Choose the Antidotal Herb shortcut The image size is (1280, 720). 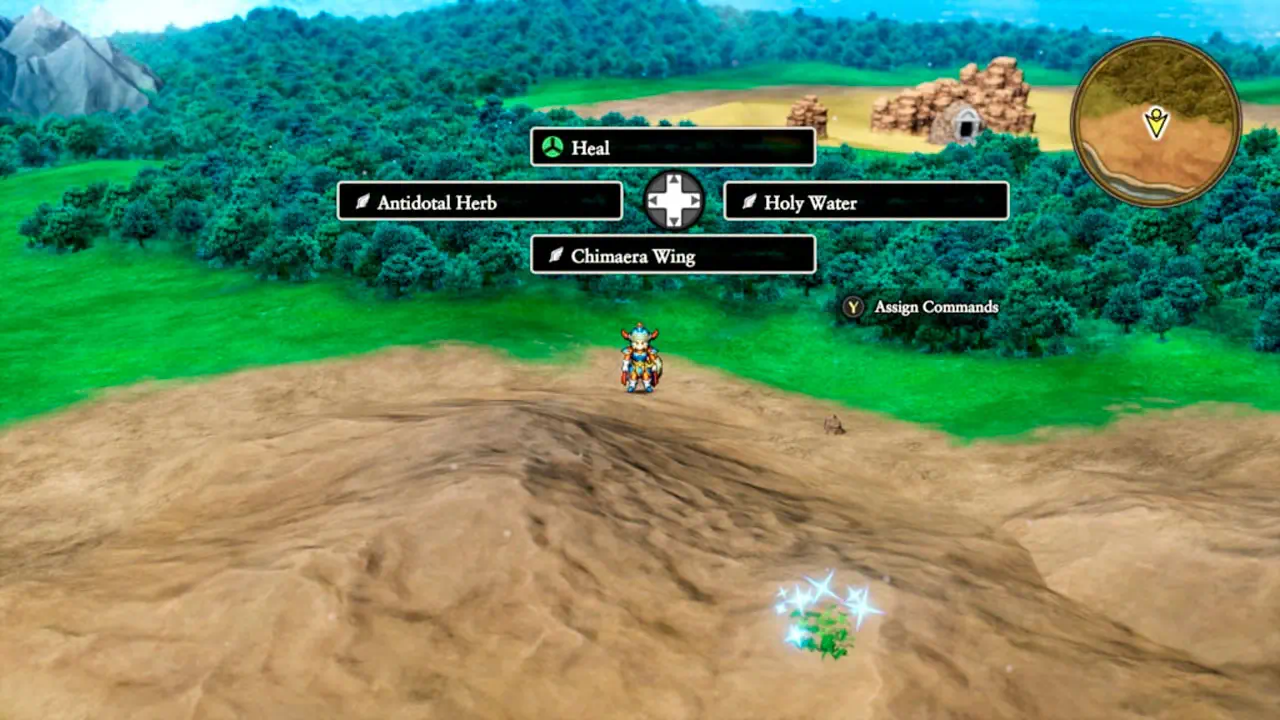(479, 202)
